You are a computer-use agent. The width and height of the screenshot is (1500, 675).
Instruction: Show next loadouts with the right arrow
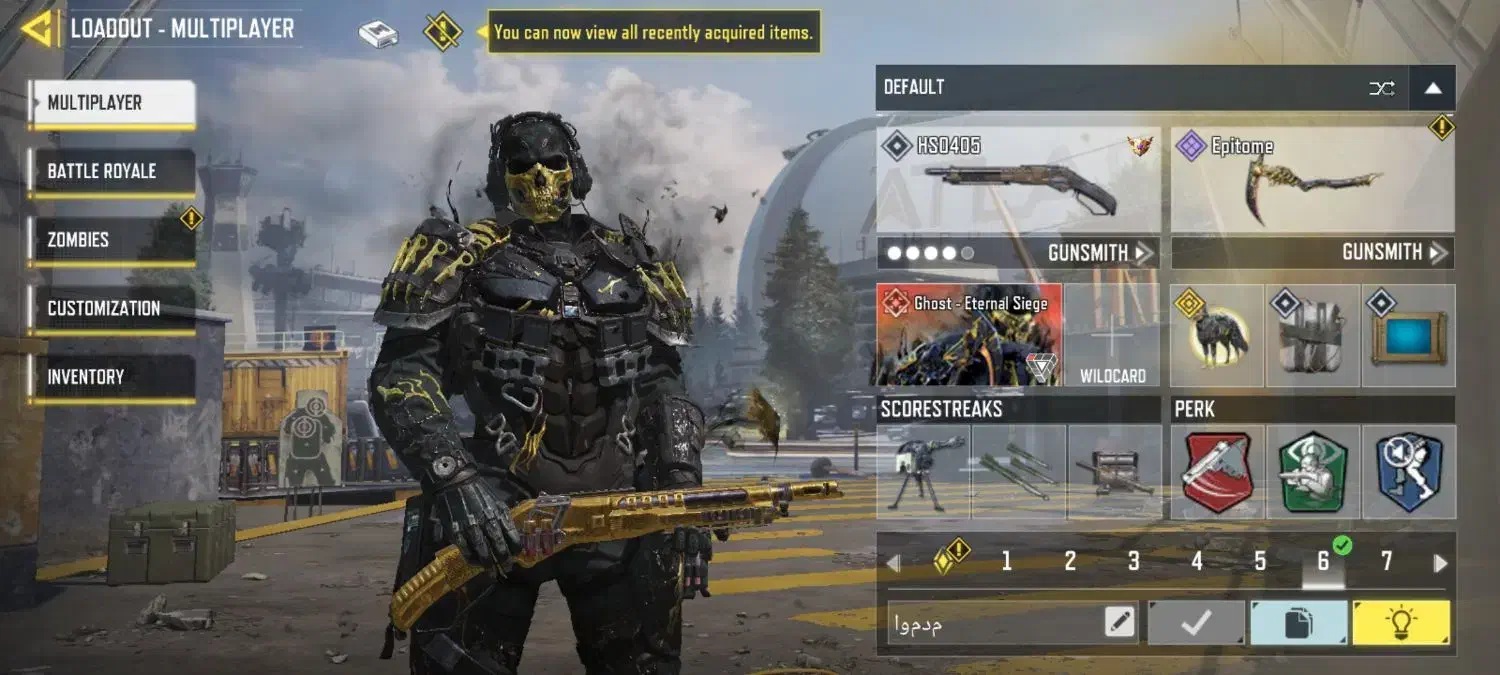coord(1440,563)
